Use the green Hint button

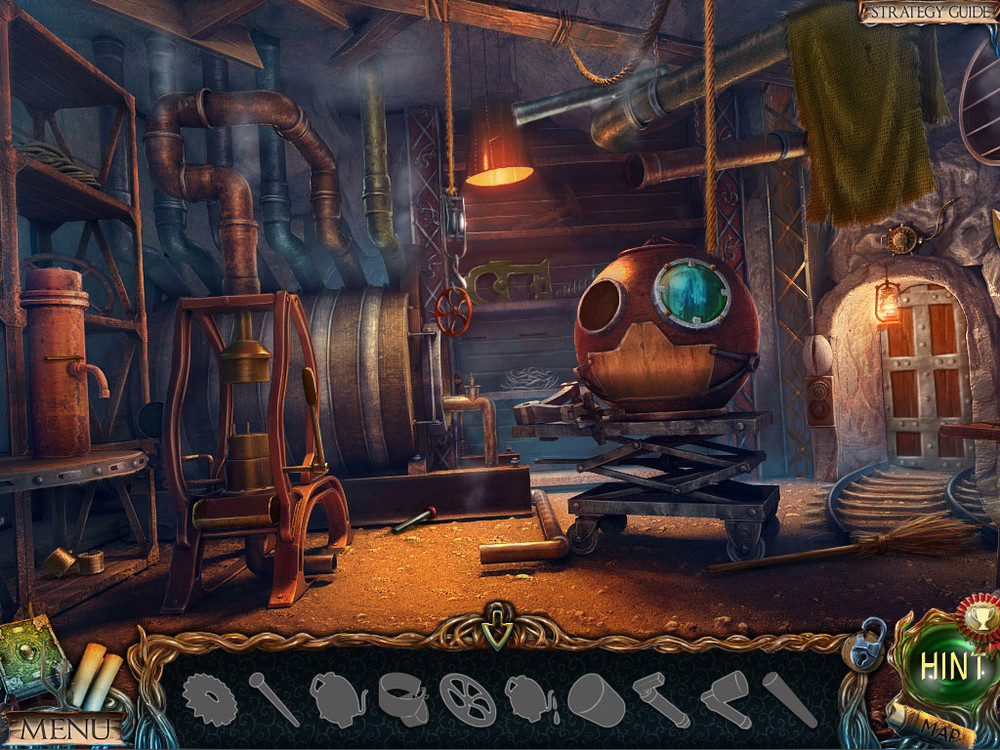(x=952, y=667)
